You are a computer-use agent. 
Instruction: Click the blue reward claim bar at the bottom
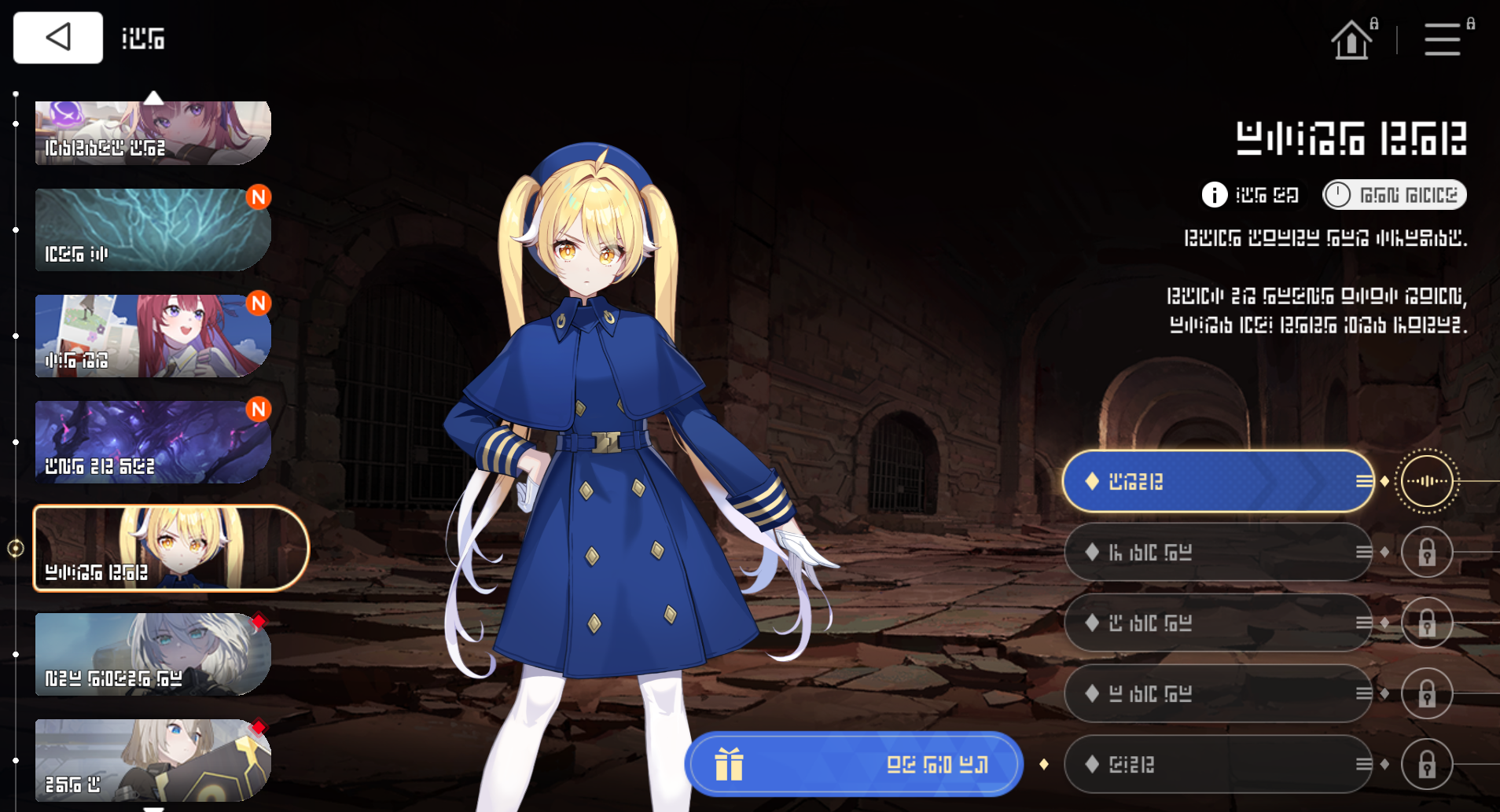click(x=854, y=763)
